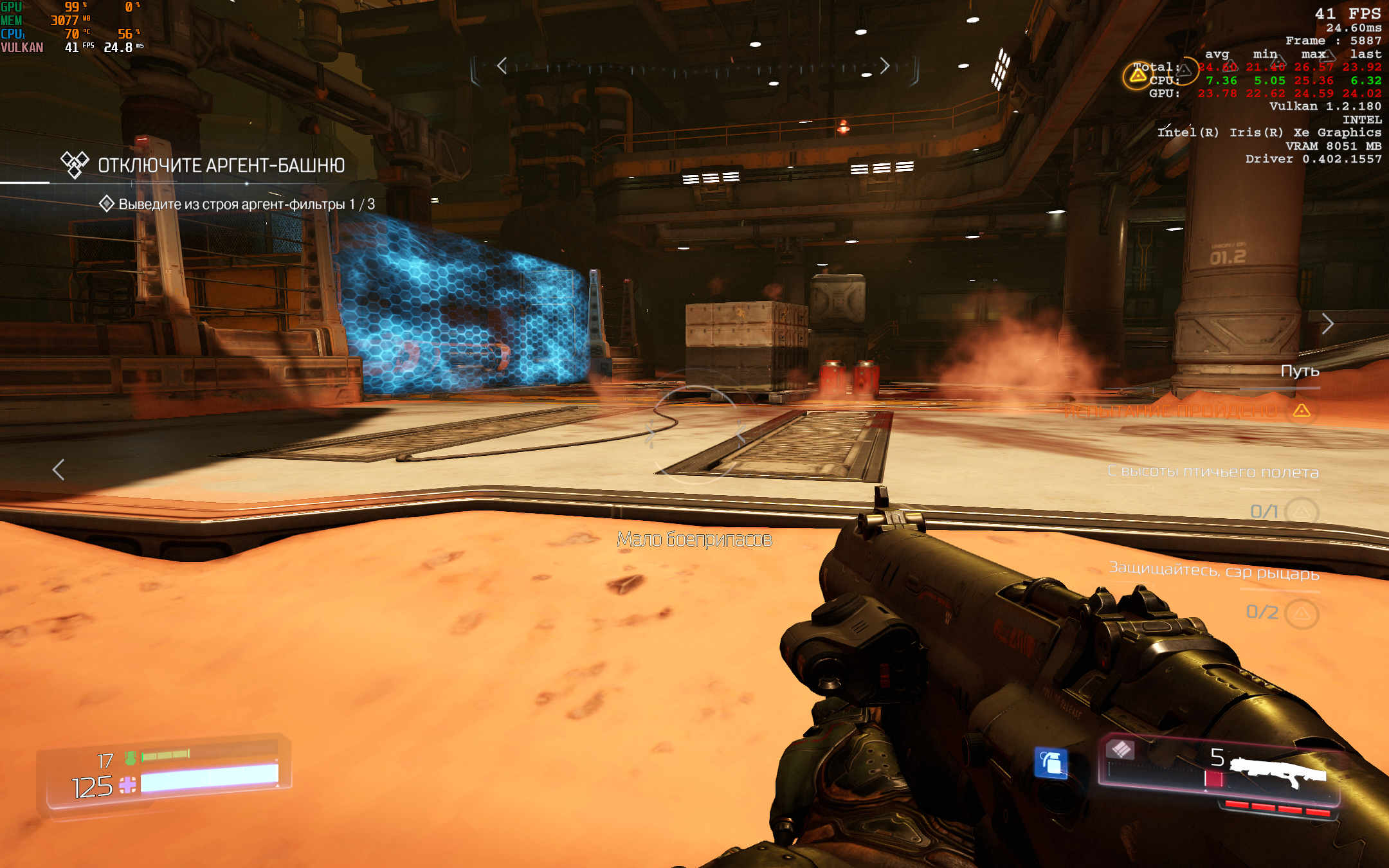
Task: Click the аргент-фильтры sub-objective tracker line
Action: [246, 204]
